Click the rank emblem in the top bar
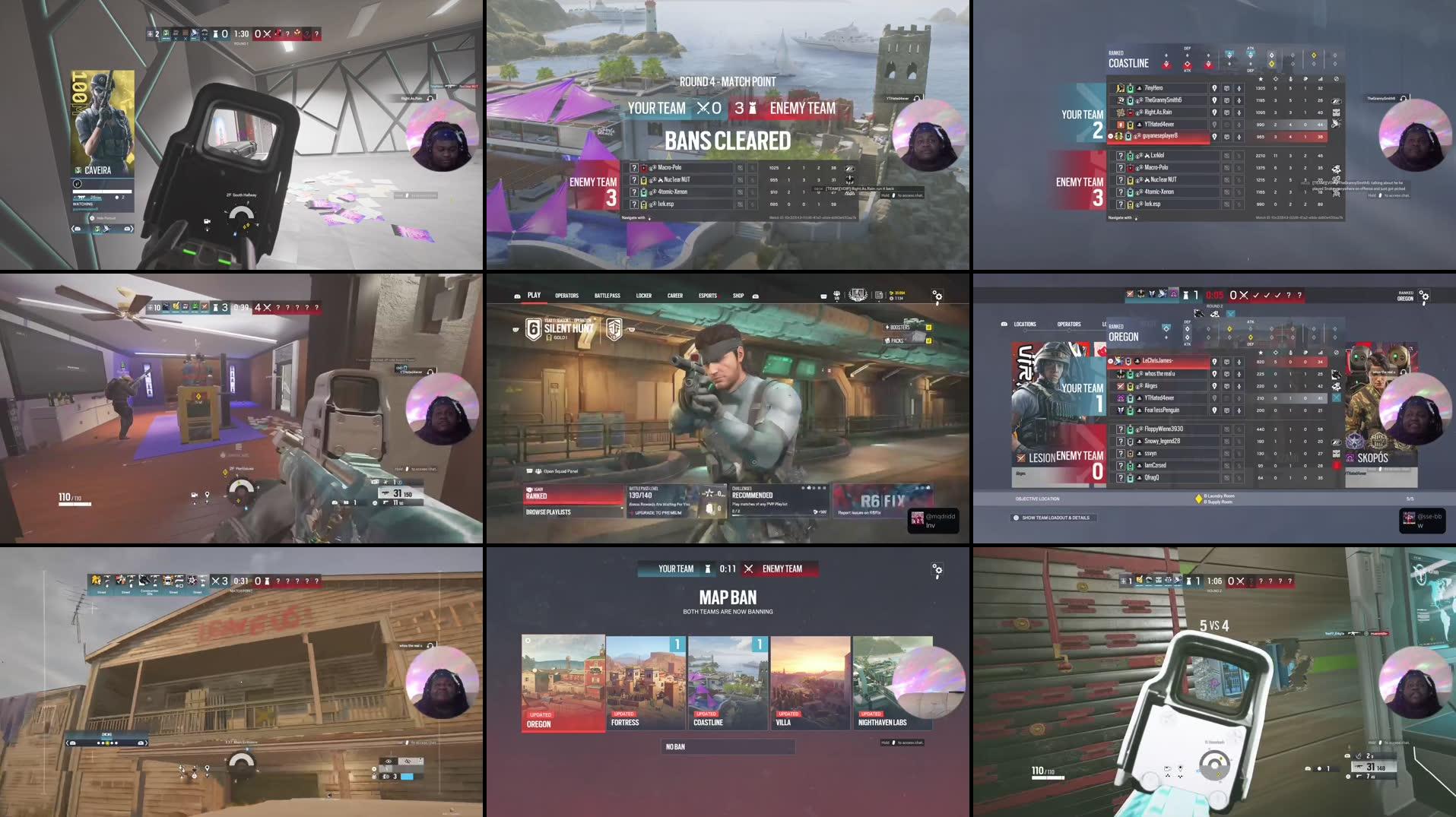This screenshot has width=1456, height=817. (x=857, y=295)
